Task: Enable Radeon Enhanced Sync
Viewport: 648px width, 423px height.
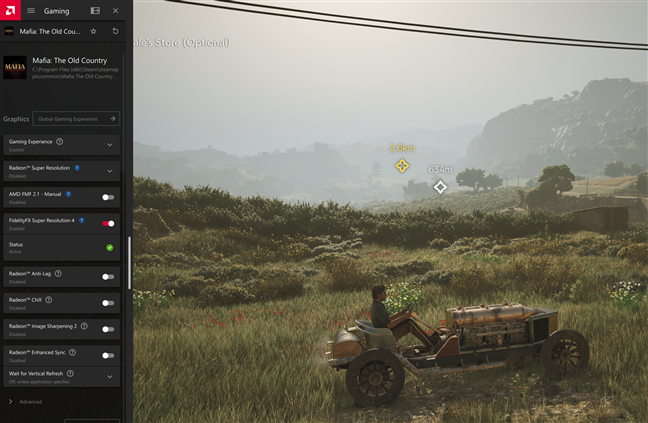Action: (x=108, y=355)
